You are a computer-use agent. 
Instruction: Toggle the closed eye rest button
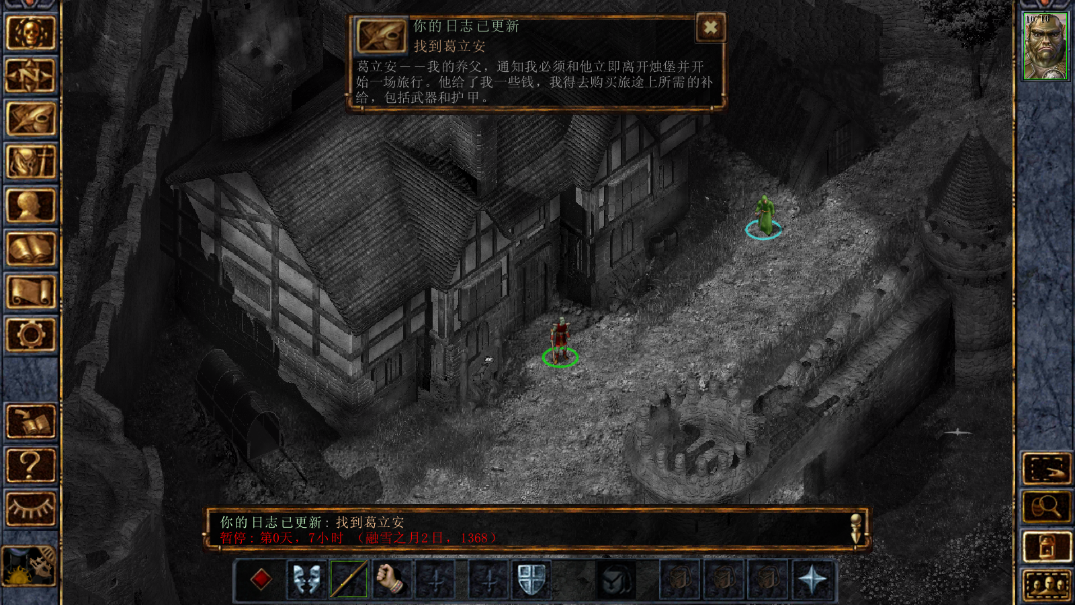click(x=31, y=508)
